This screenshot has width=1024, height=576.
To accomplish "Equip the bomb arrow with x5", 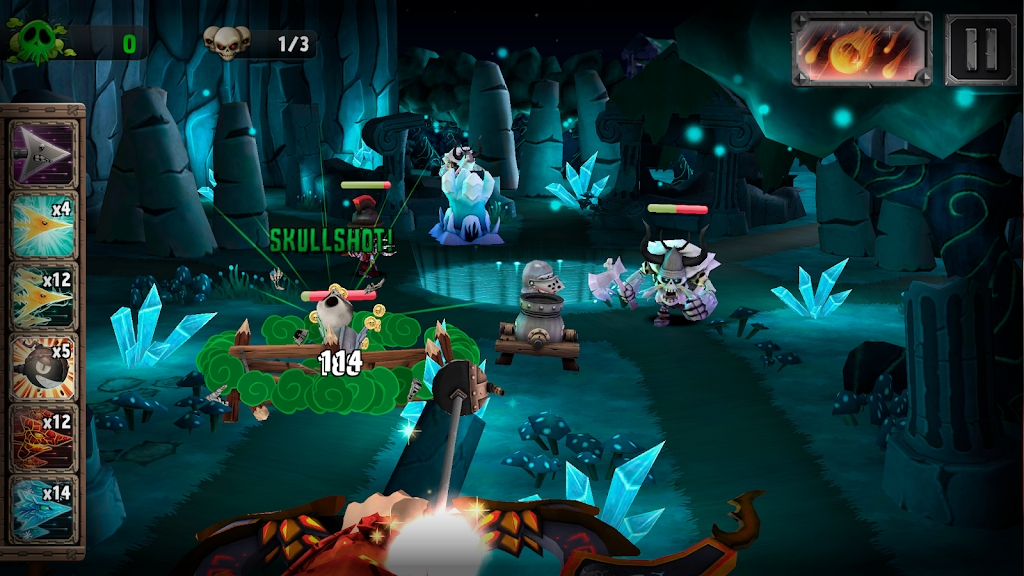I will [43, 366].
